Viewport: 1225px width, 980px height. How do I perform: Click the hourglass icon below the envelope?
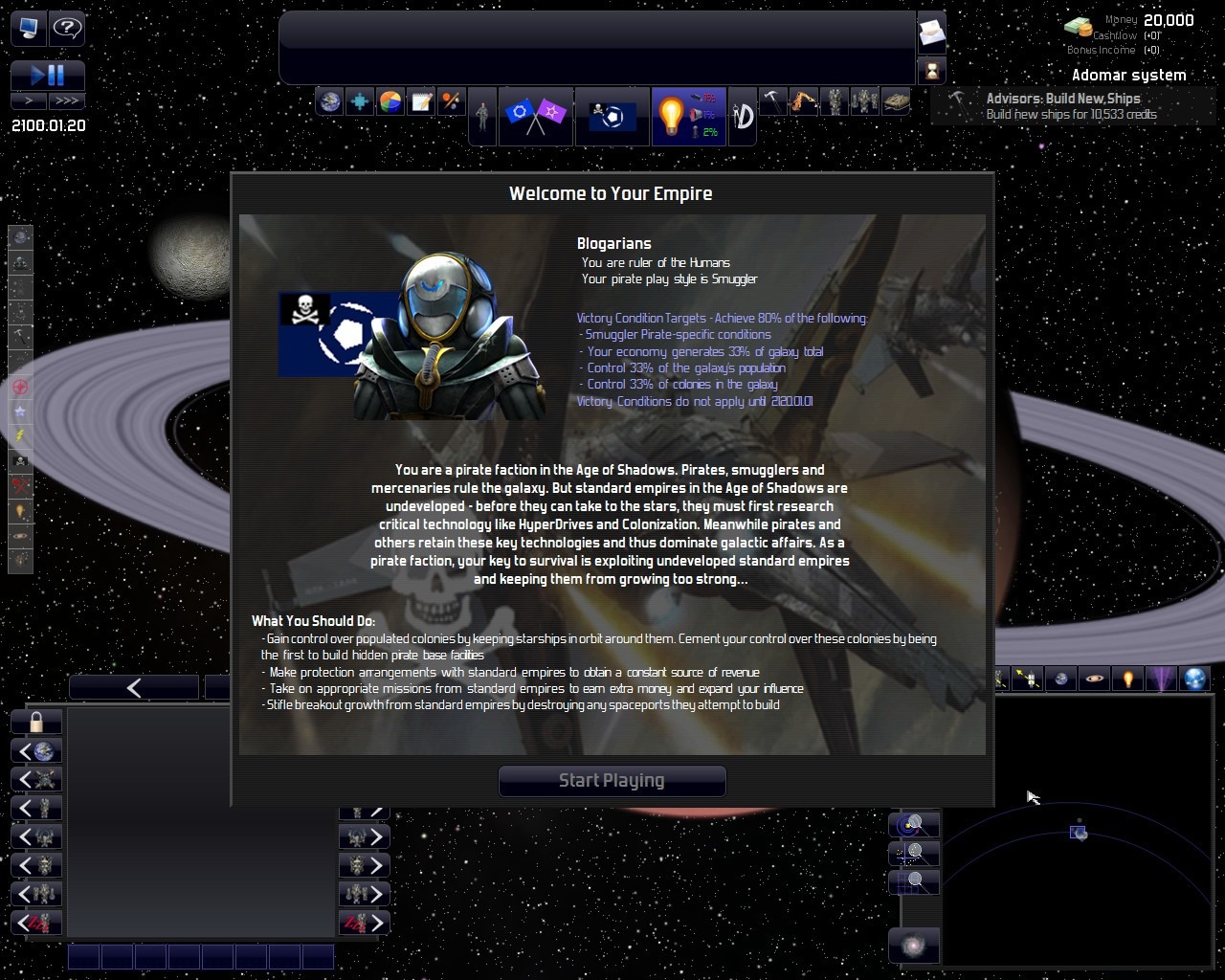pos(931,70)
